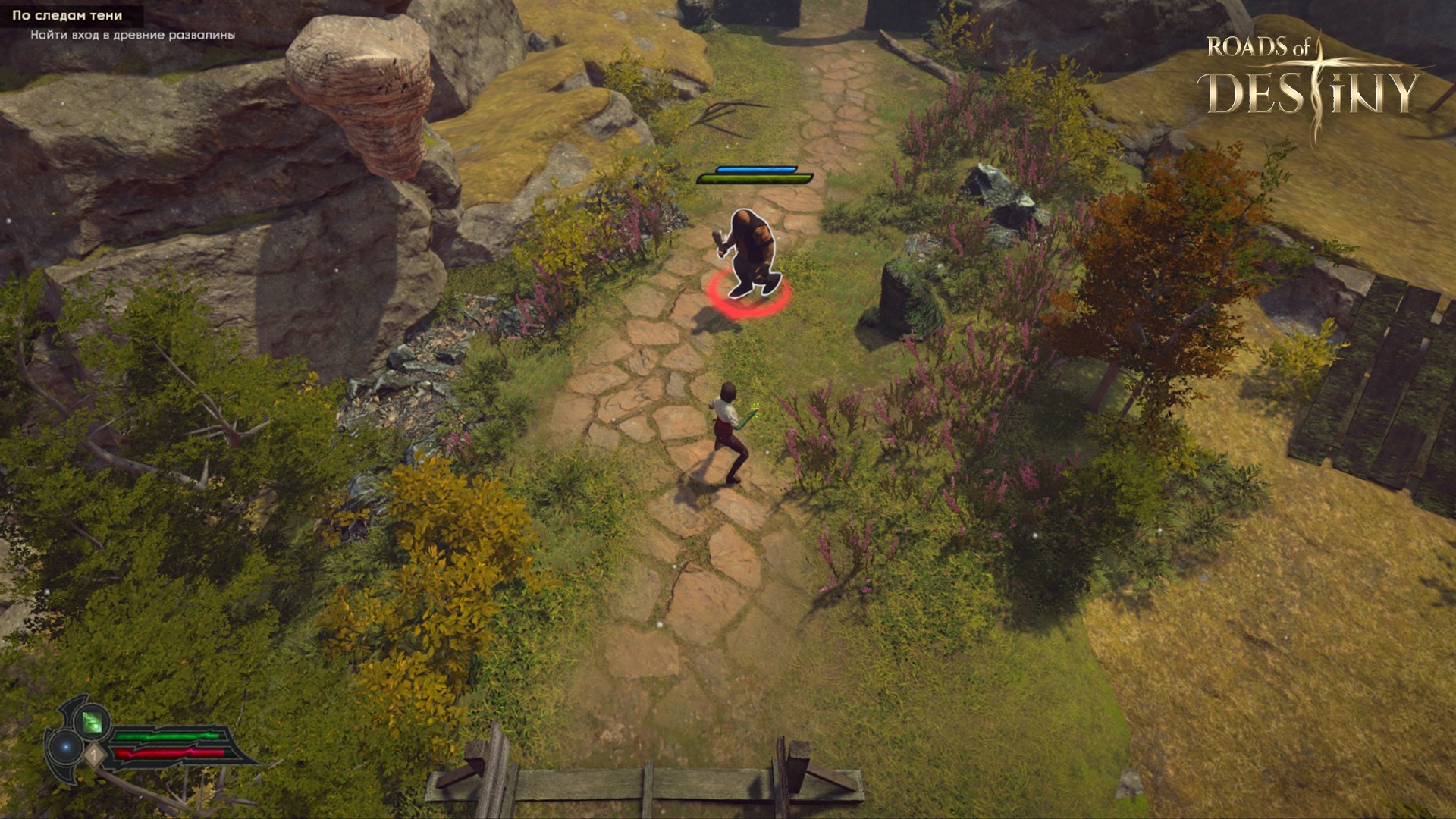Open the quest tracker titled "По следам тени"
The image size is (1456, 819).
click(x=67, y=15)
